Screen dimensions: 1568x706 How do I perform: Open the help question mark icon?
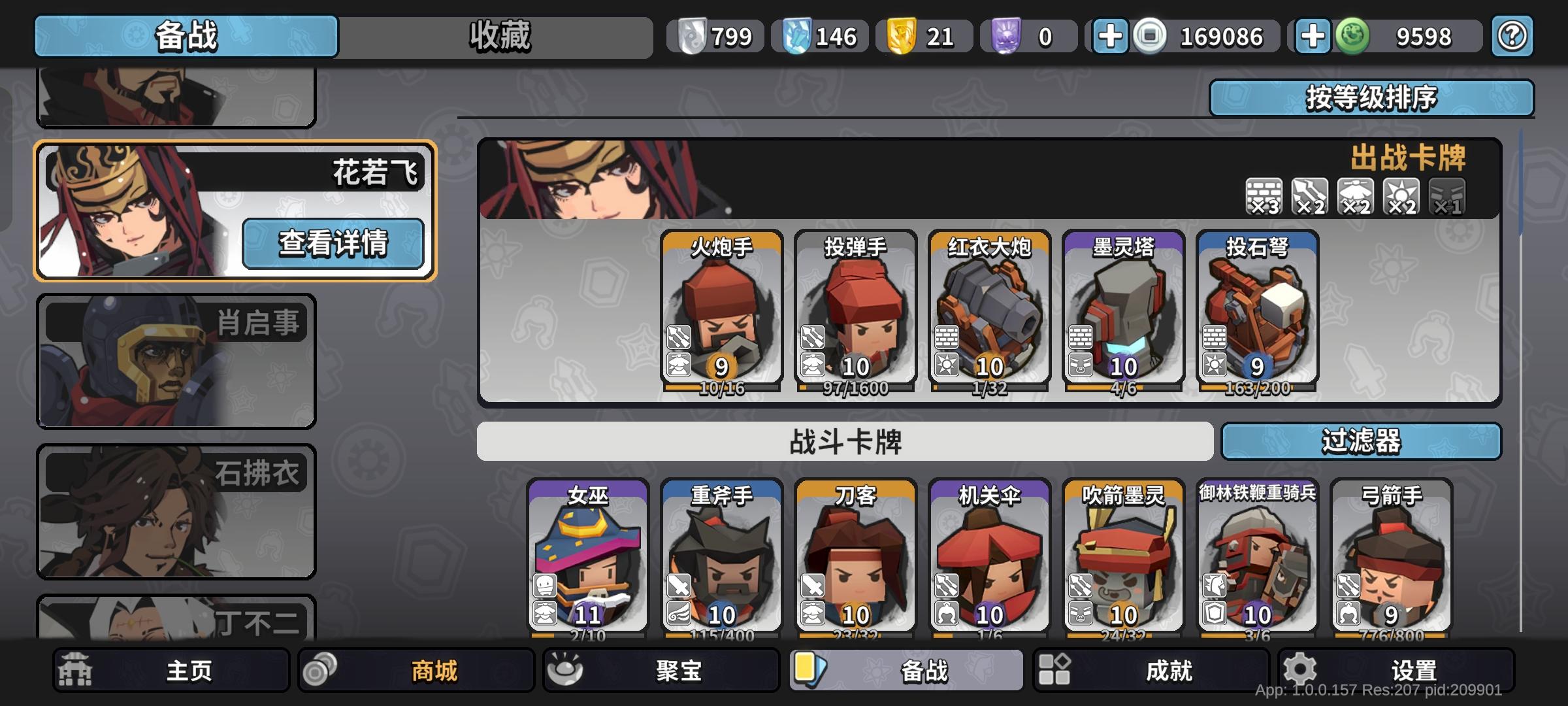1511,37
